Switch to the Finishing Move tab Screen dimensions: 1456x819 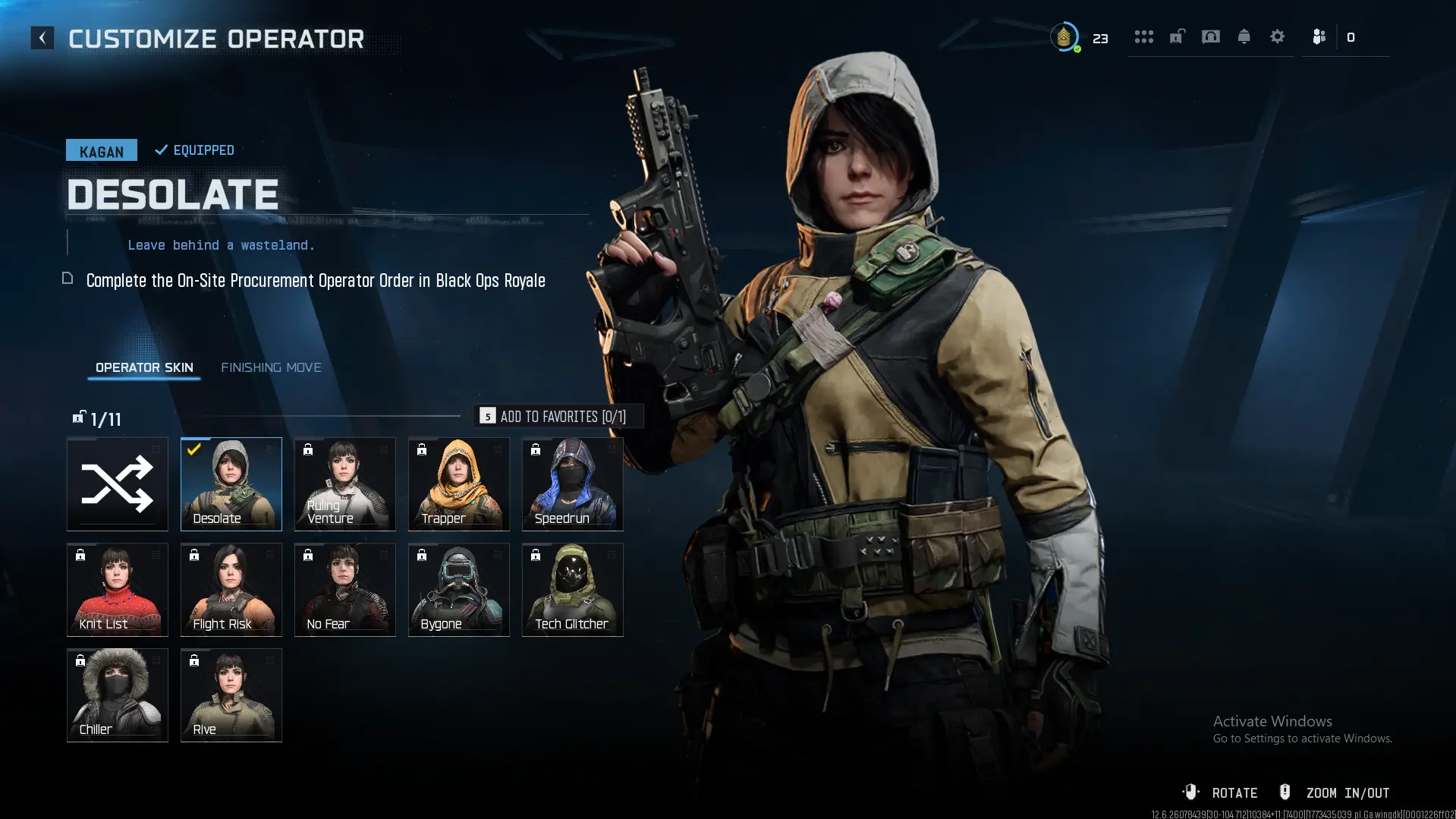pos(271,367)
